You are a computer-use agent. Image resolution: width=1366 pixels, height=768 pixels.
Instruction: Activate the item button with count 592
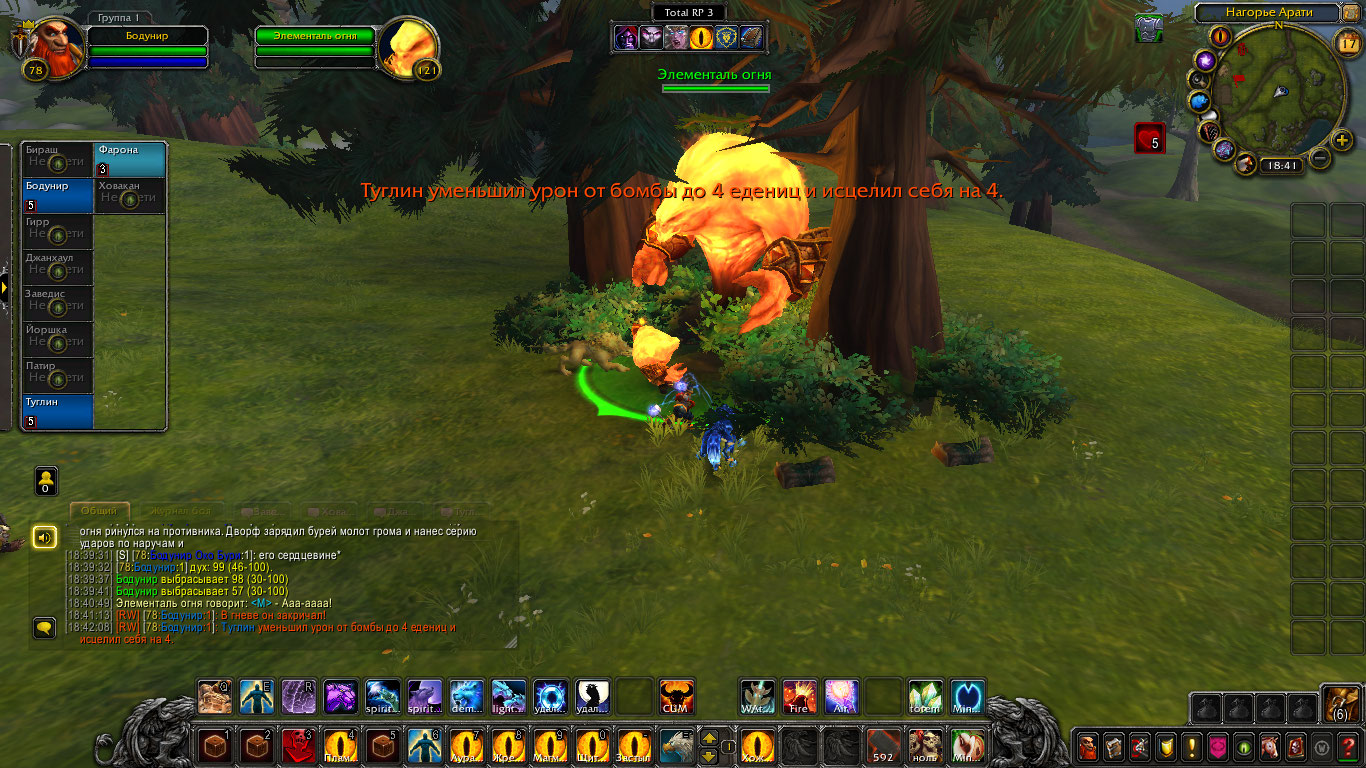[x=883, y=746]
